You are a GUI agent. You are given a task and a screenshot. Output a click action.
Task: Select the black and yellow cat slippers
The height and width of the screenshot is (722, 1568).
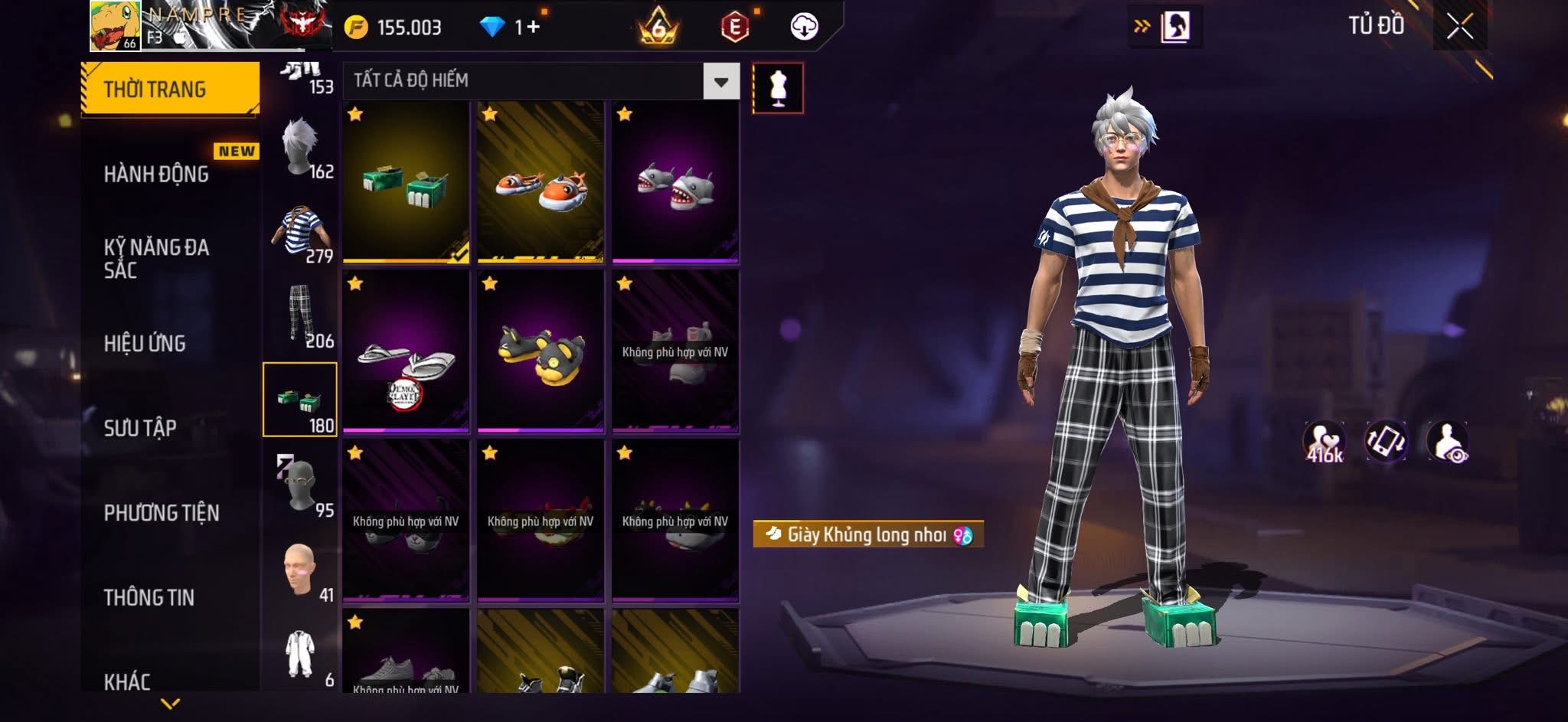point(541,352)
